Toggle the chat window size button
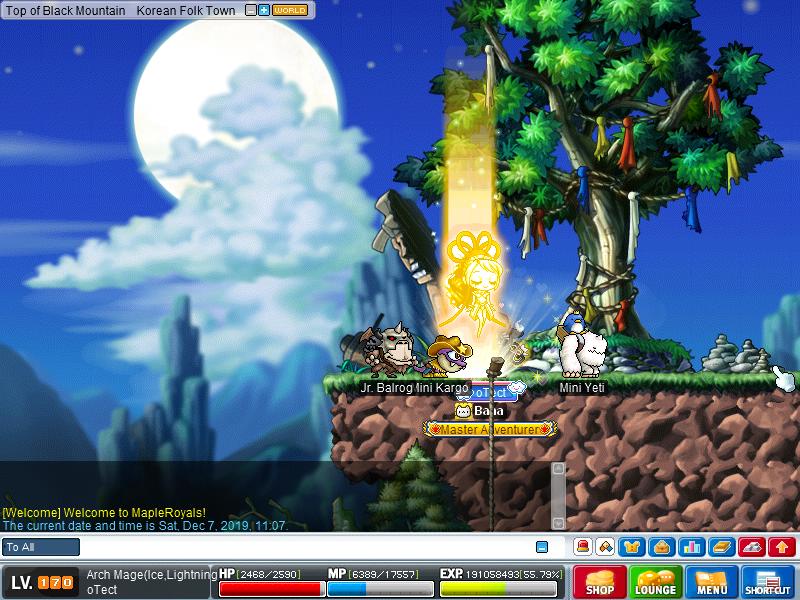Viewport: 800px width, 600px height. coord(542,547)
